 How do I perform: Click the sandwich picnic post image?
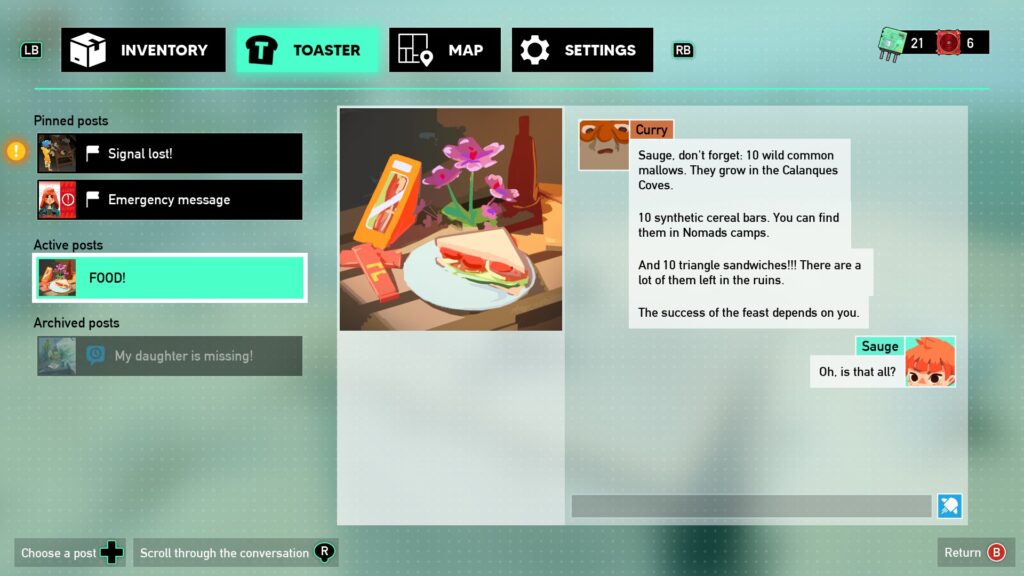pyautogui.click(x=451, y=219)
